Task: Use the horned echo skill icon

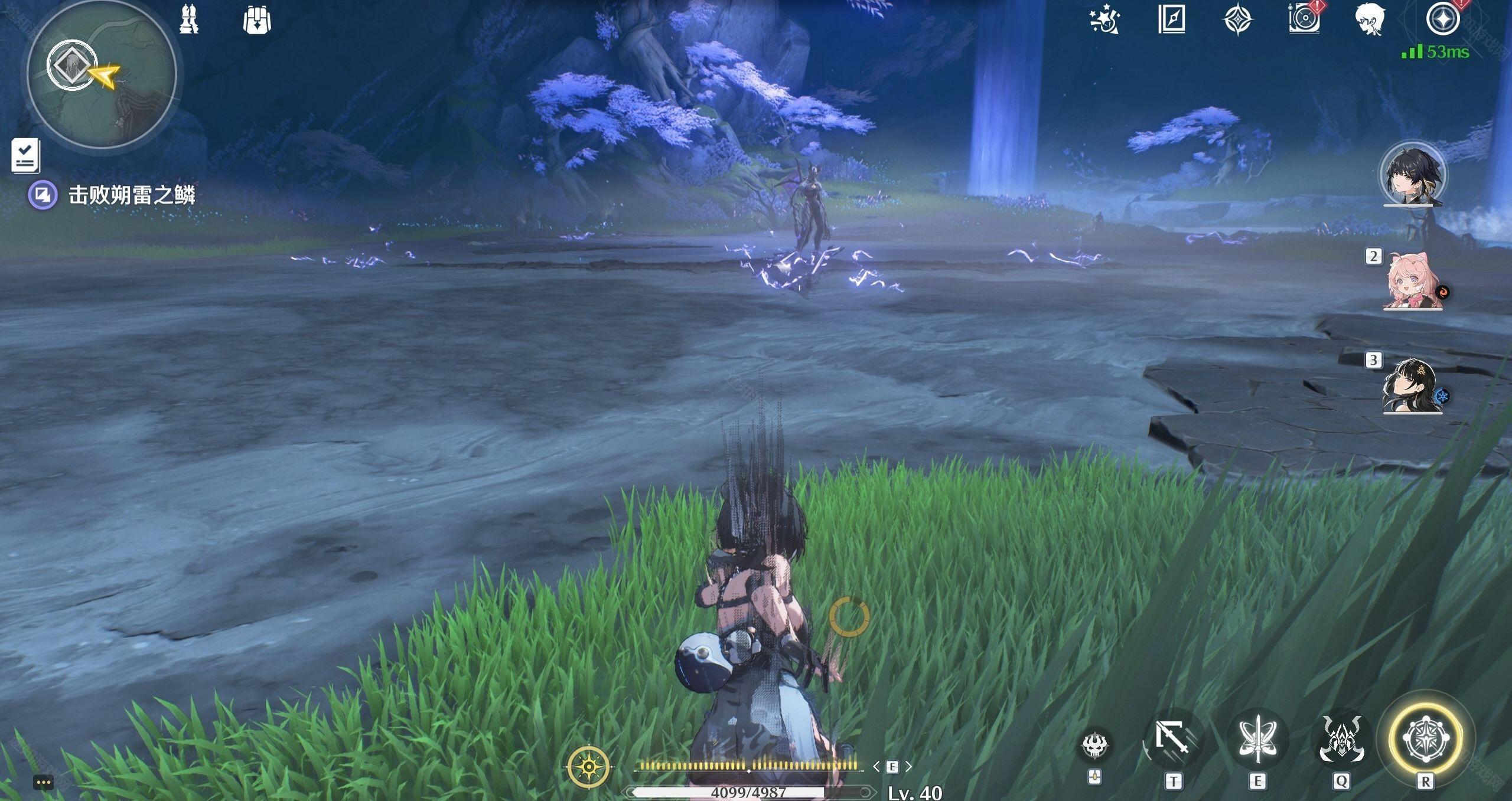Action: tap(1341, 740)
